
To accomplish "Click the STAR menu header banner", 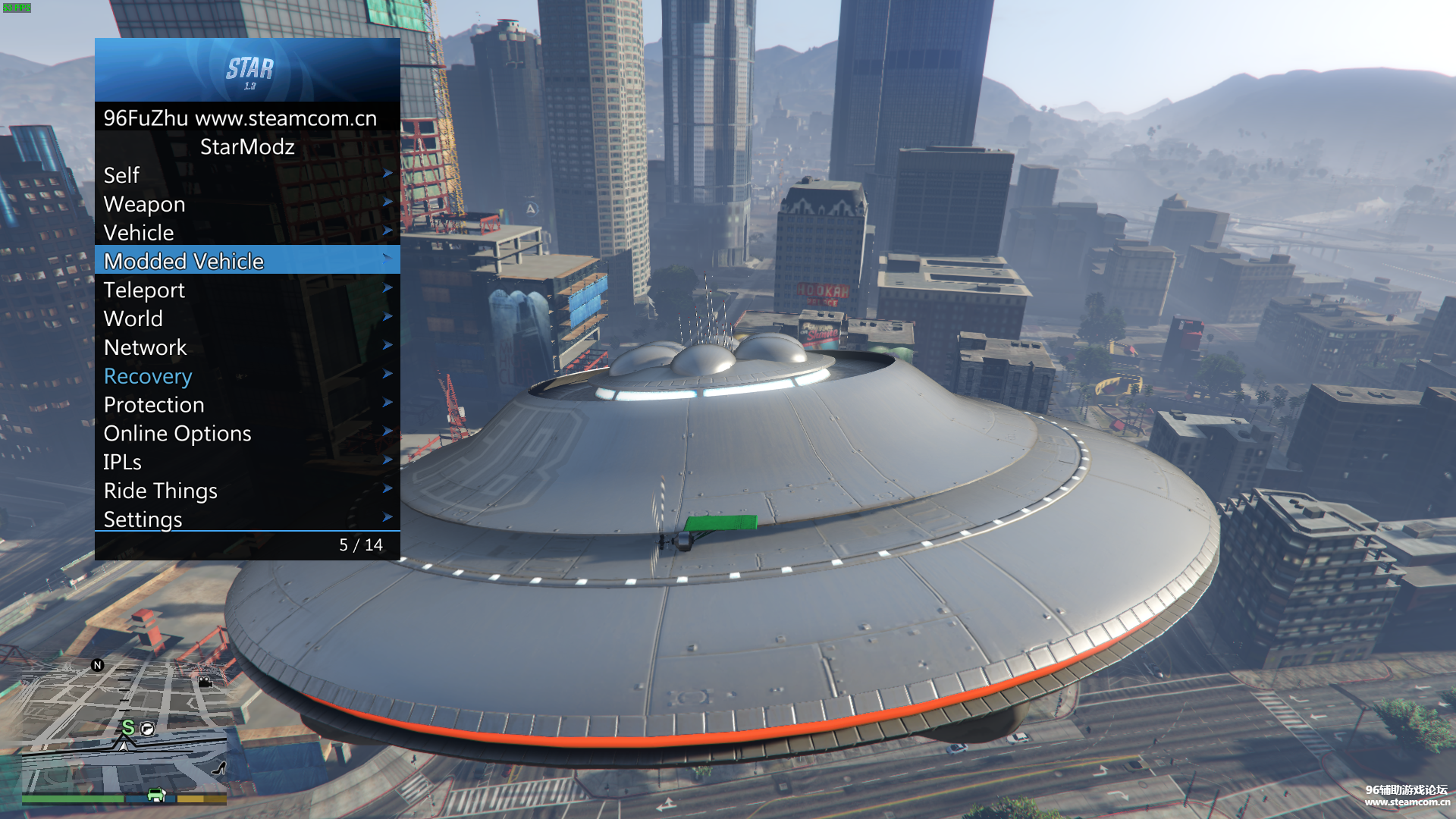I will click(x=247, y=70).
